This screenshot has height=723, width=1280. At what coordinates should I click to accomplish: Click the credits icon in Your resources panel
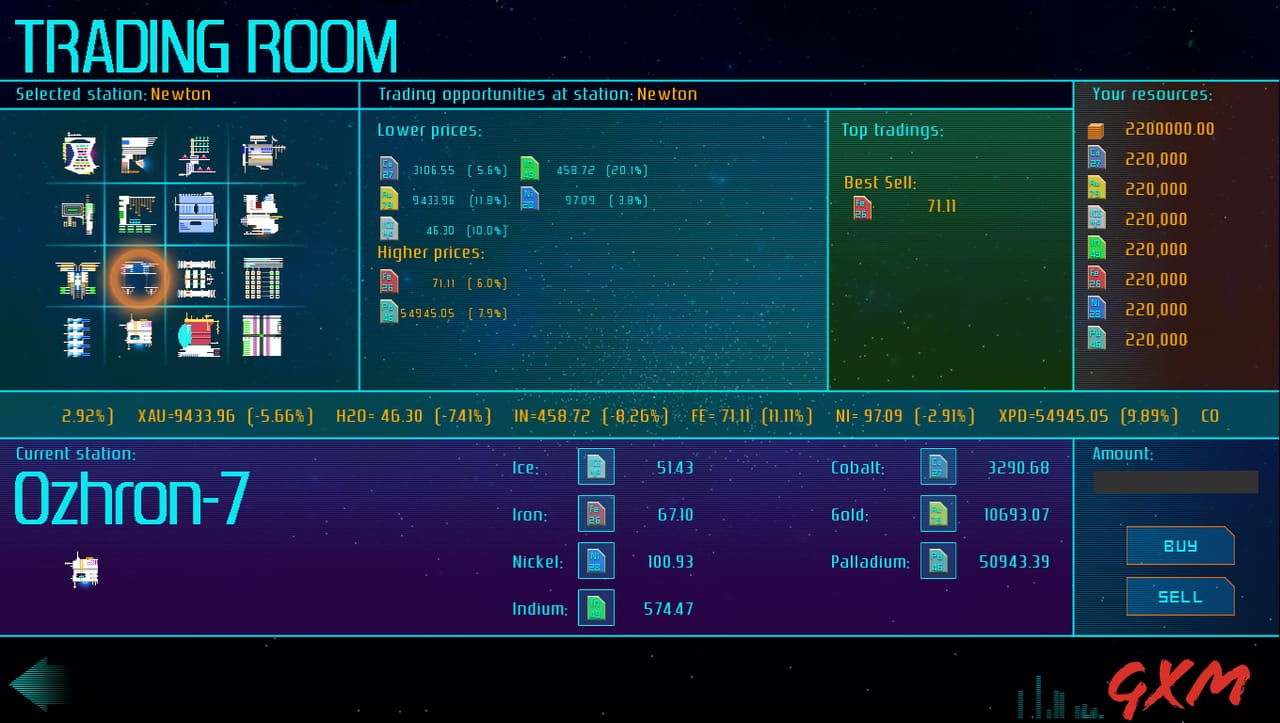(1096, 129)
